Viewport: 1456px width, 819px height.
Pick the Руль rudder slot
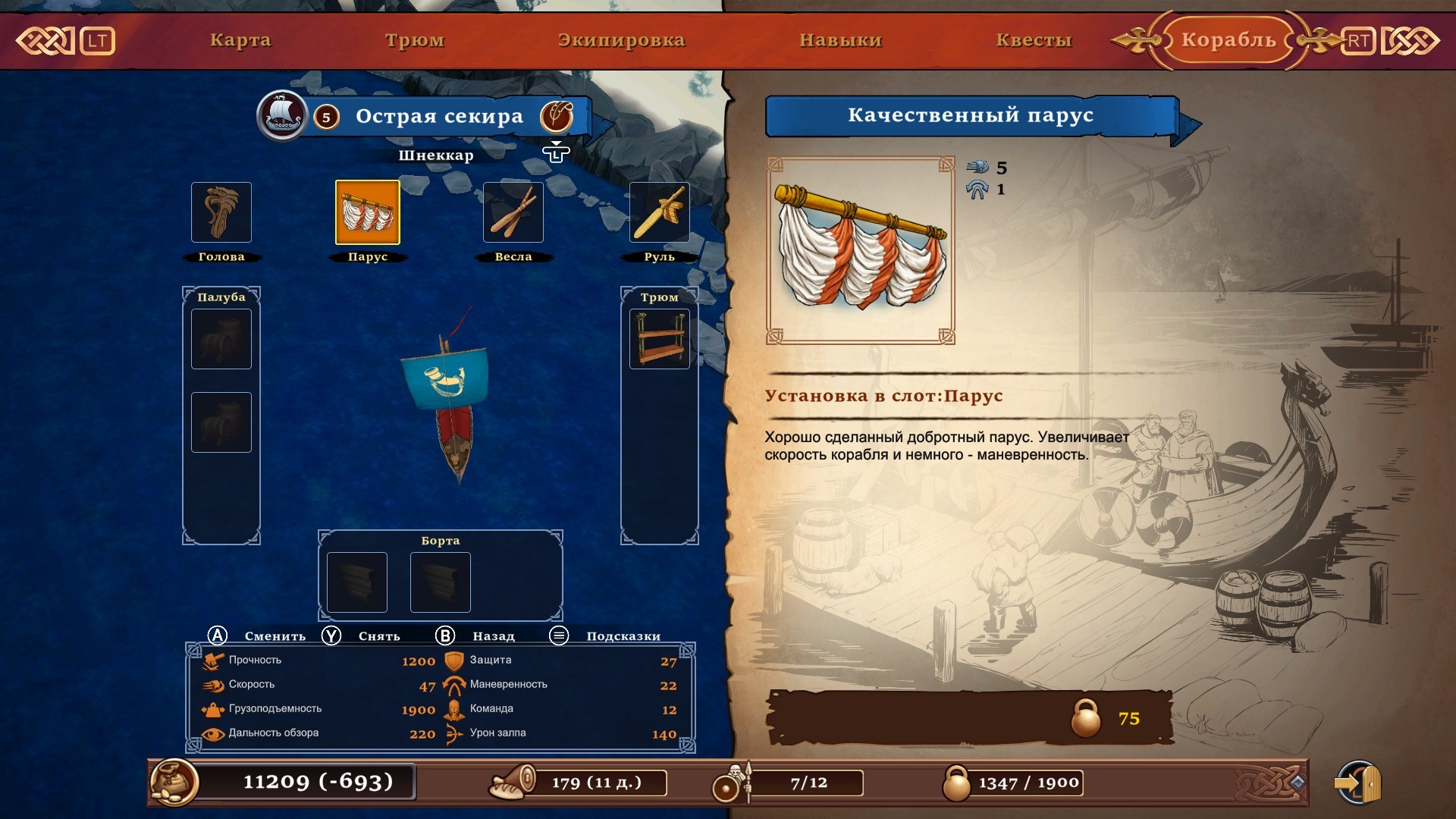point(659,212)
